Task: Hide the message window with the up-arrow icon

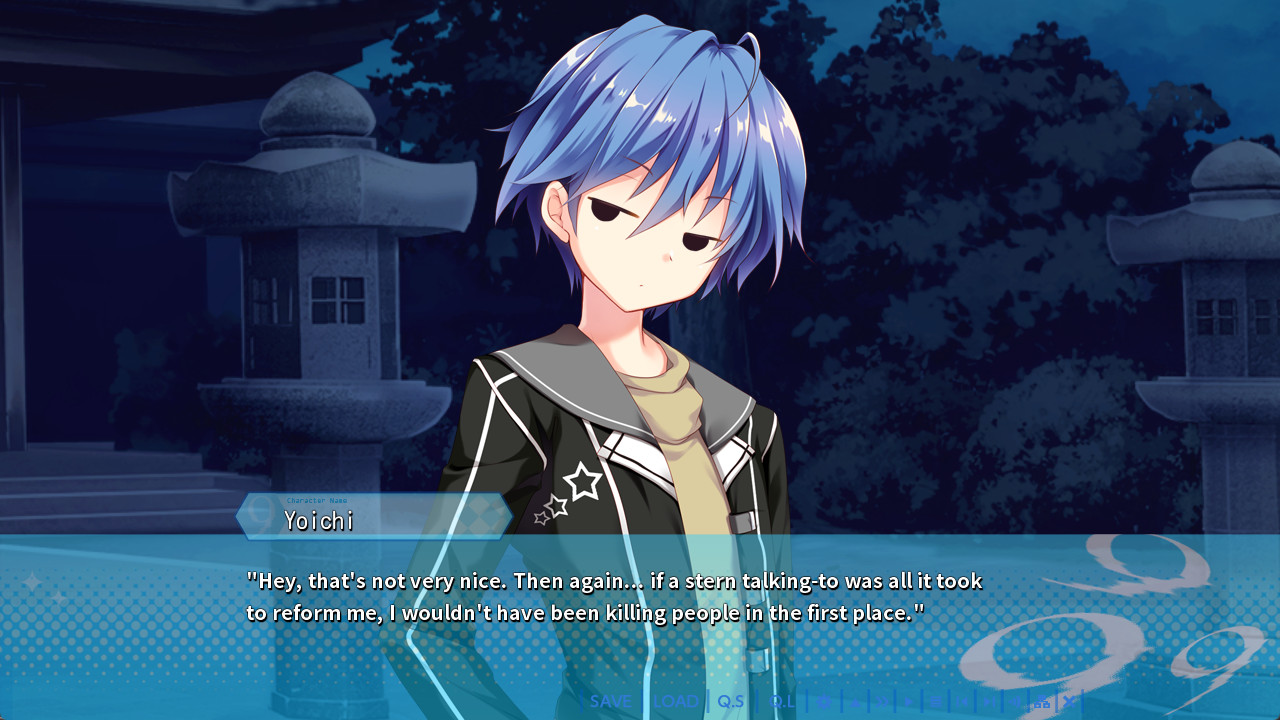Action: coord(855,702)
